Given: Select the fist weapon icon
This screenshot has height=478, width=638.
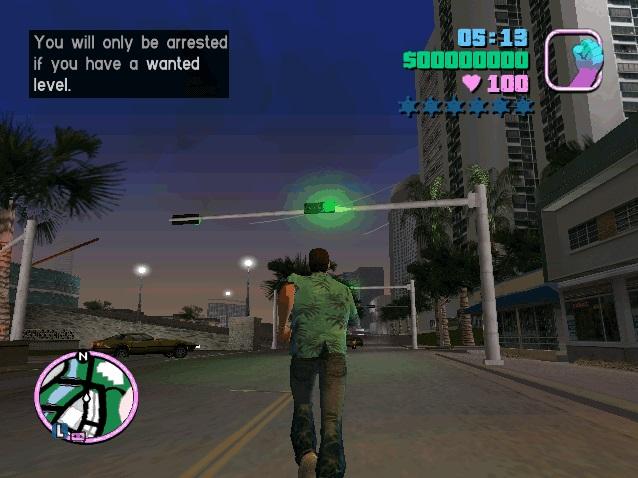Looking at the screenshot, I should (x=574, y=59).
